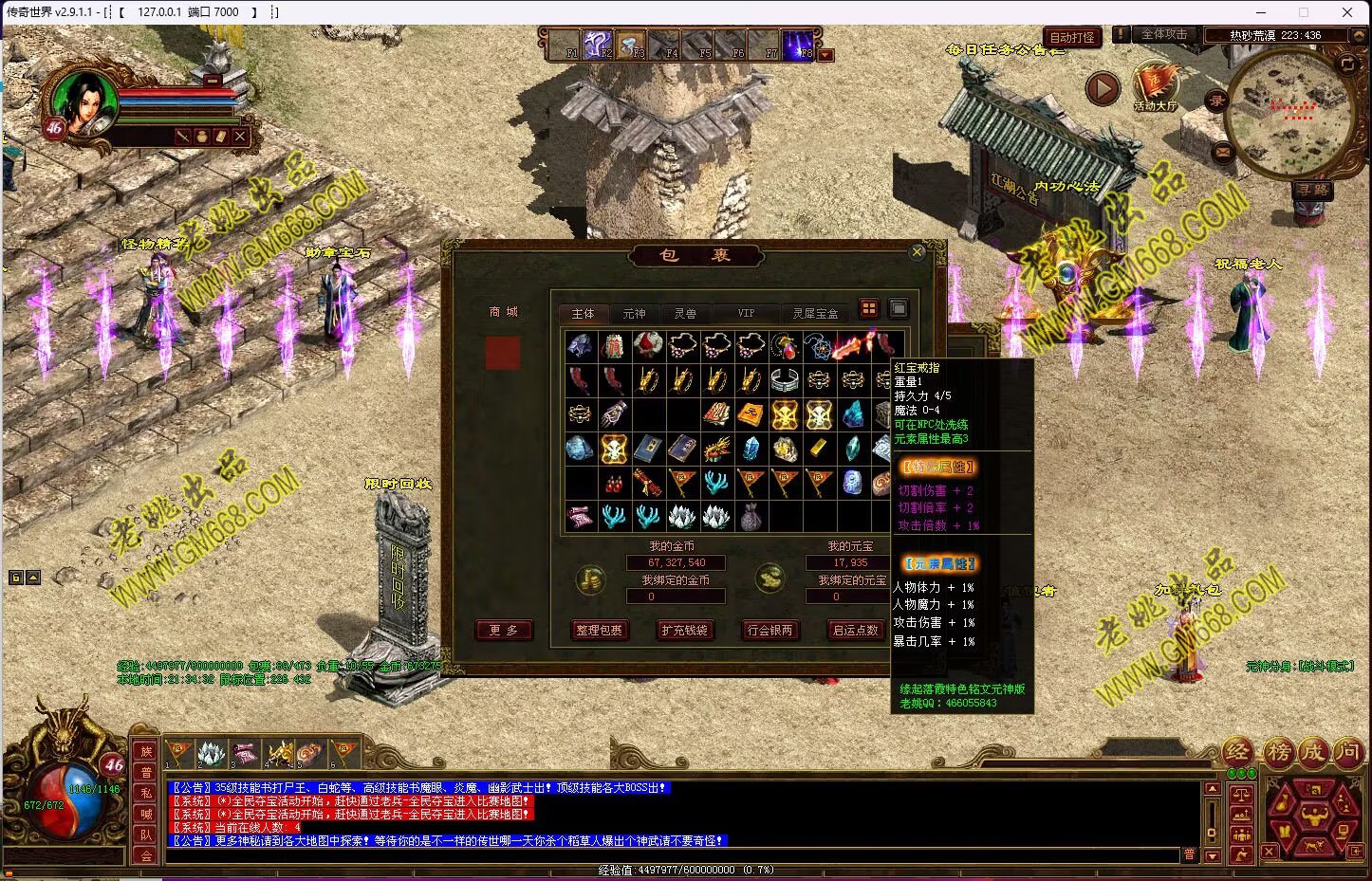Image resolution: width=1372 pixels, height=881 pixels.
Task: Close the game window
Action: click(x=1347, y=12)
